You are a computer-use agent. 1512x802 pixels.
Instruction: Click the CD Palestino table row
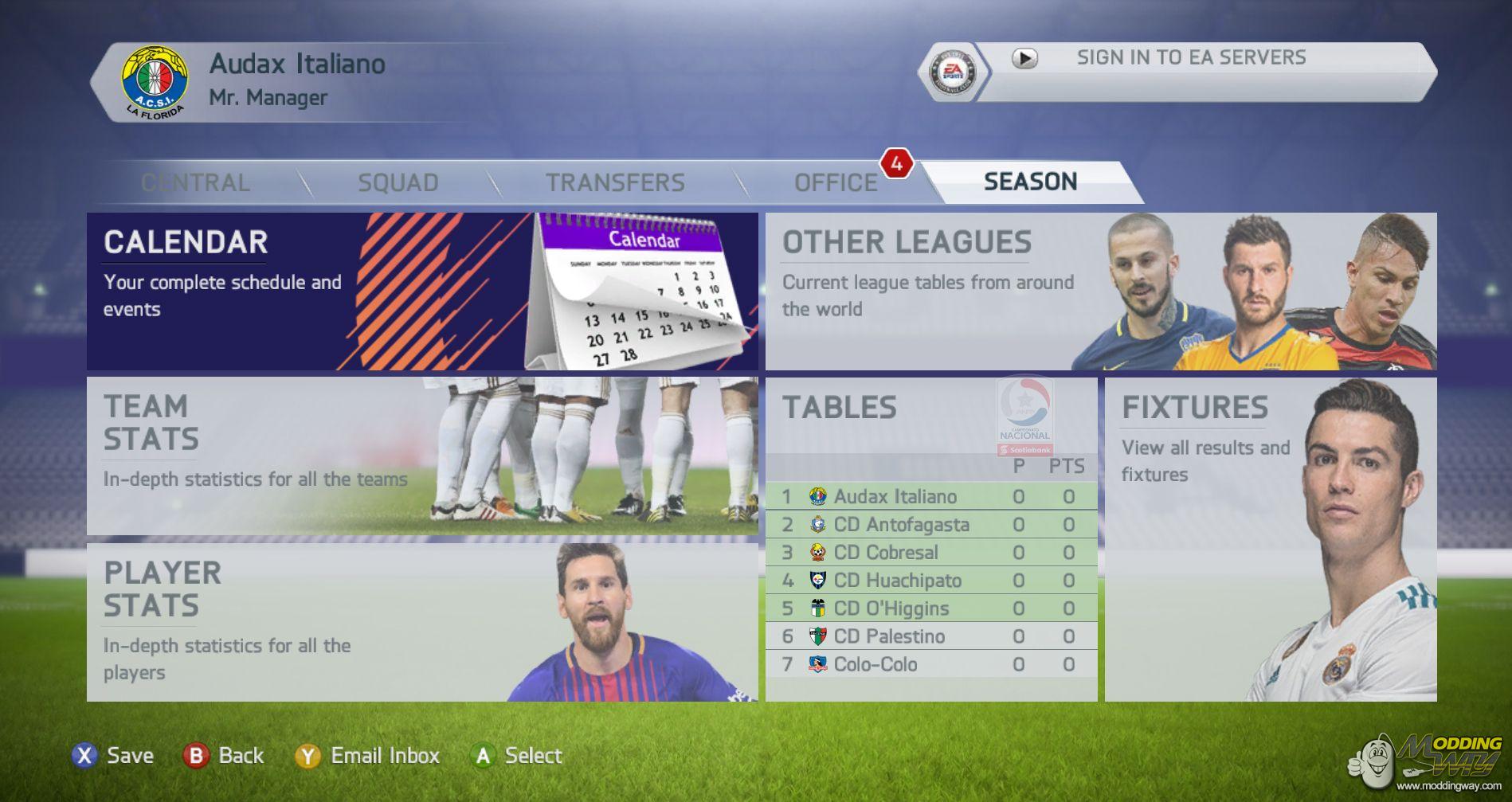click(930, 636)
